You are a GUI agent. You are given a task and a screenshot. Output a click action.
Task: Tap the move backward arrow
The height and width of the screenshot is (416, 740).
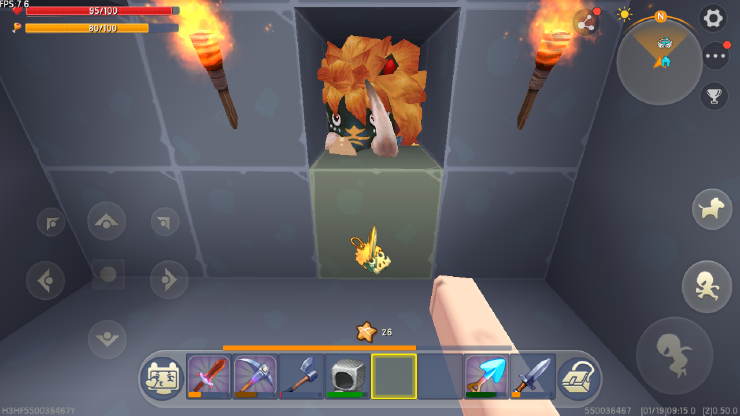tap(107, 338)
